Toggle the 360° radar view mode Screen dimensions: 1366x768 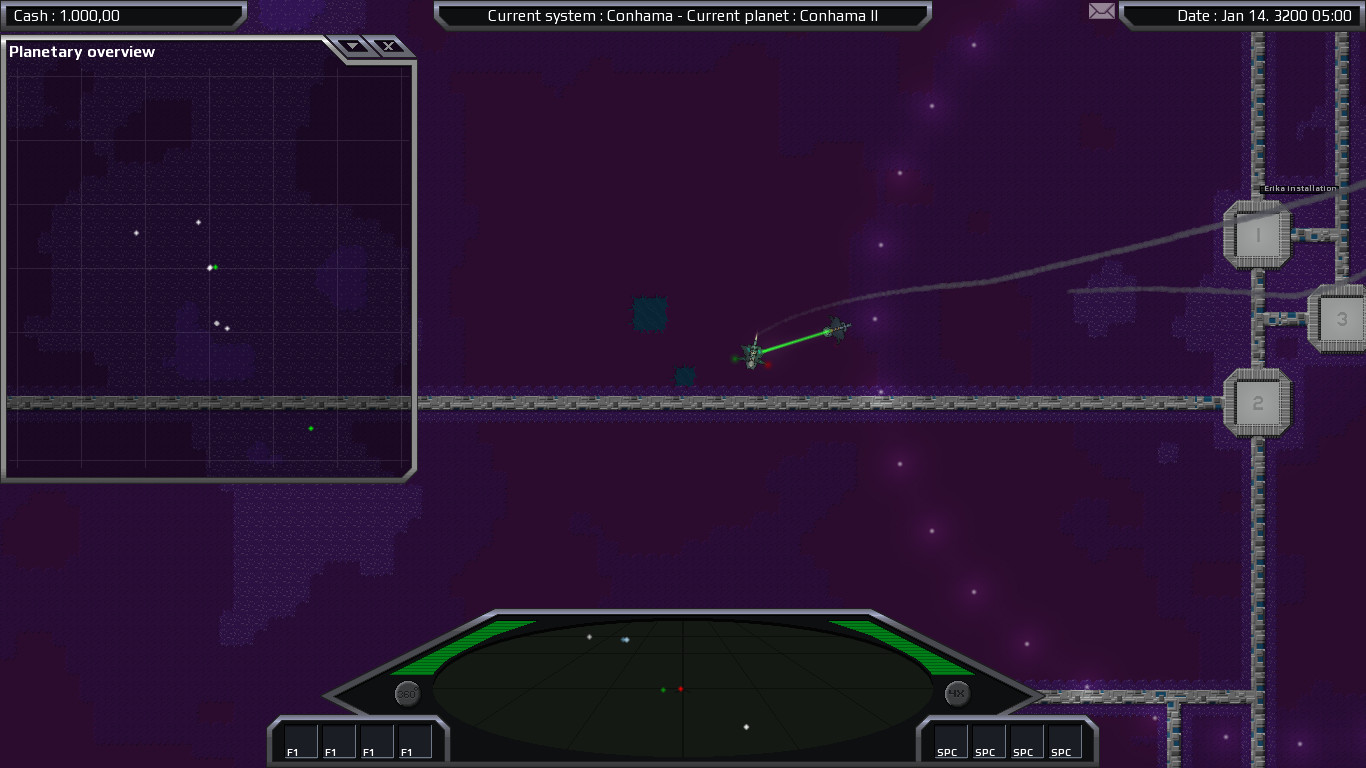pos(406,692)
